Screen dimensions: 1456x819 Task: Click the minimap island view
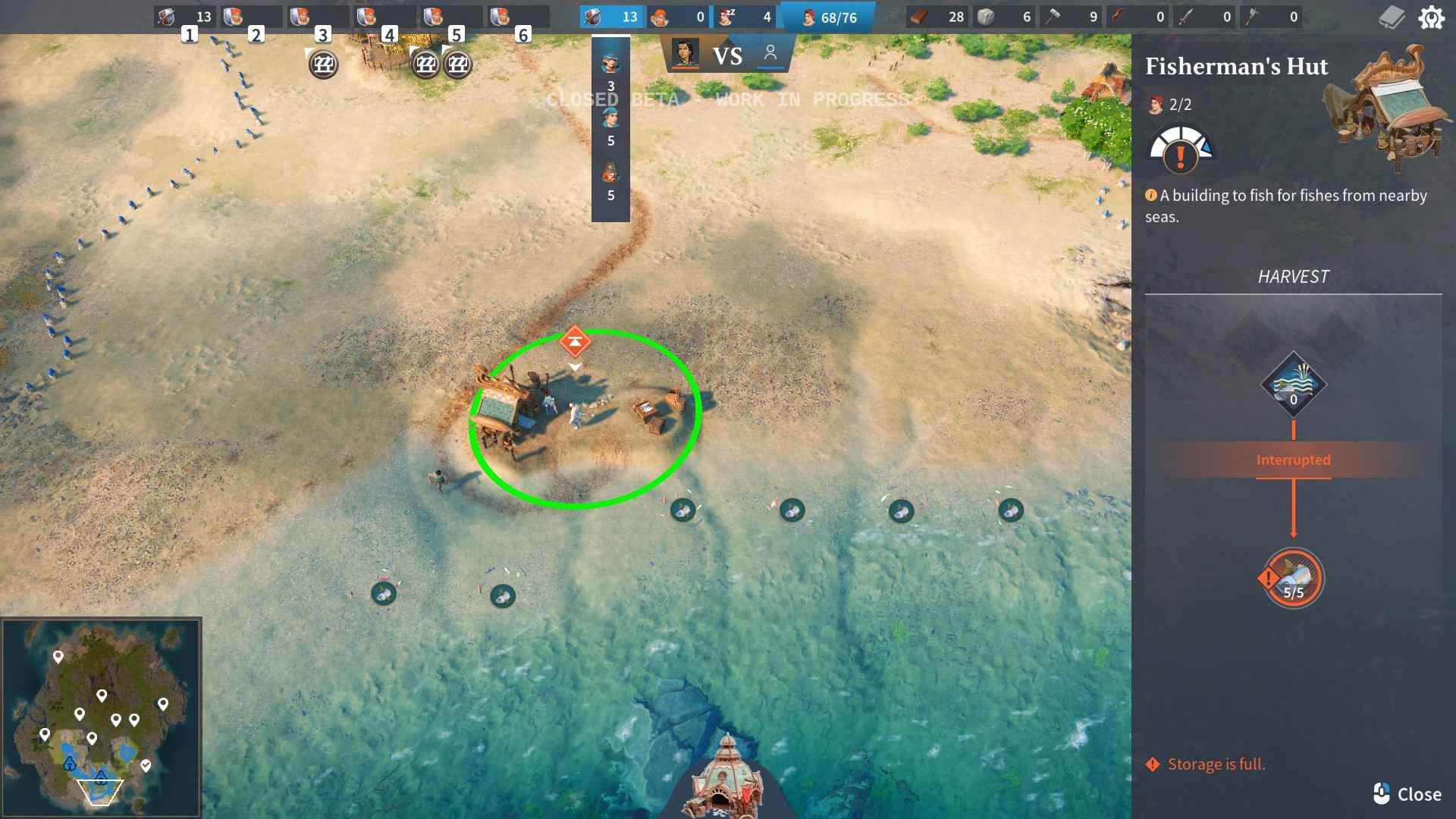coord(101,717)
